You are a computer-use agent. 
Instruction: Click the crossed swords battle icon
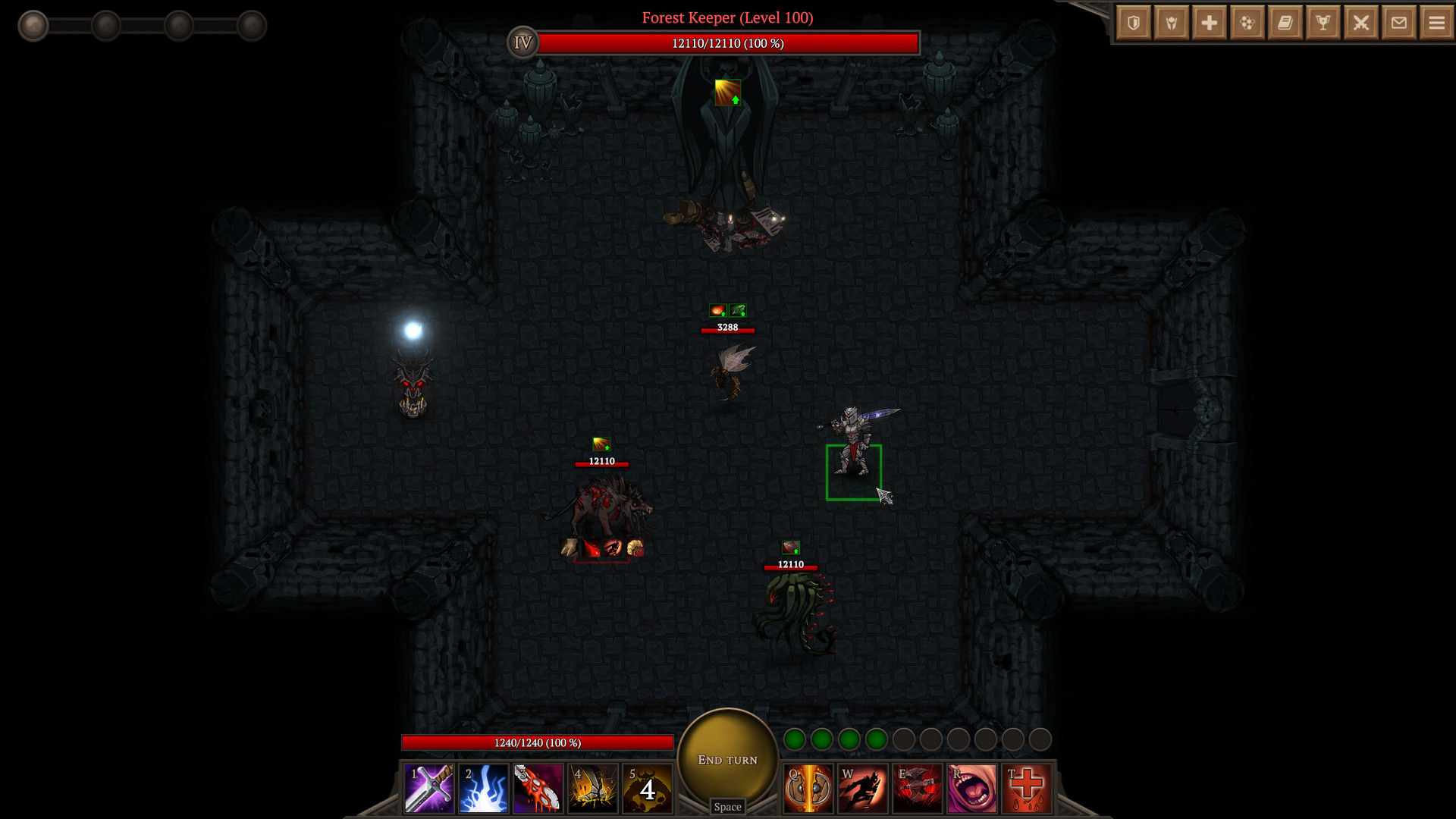[1360, 23]
